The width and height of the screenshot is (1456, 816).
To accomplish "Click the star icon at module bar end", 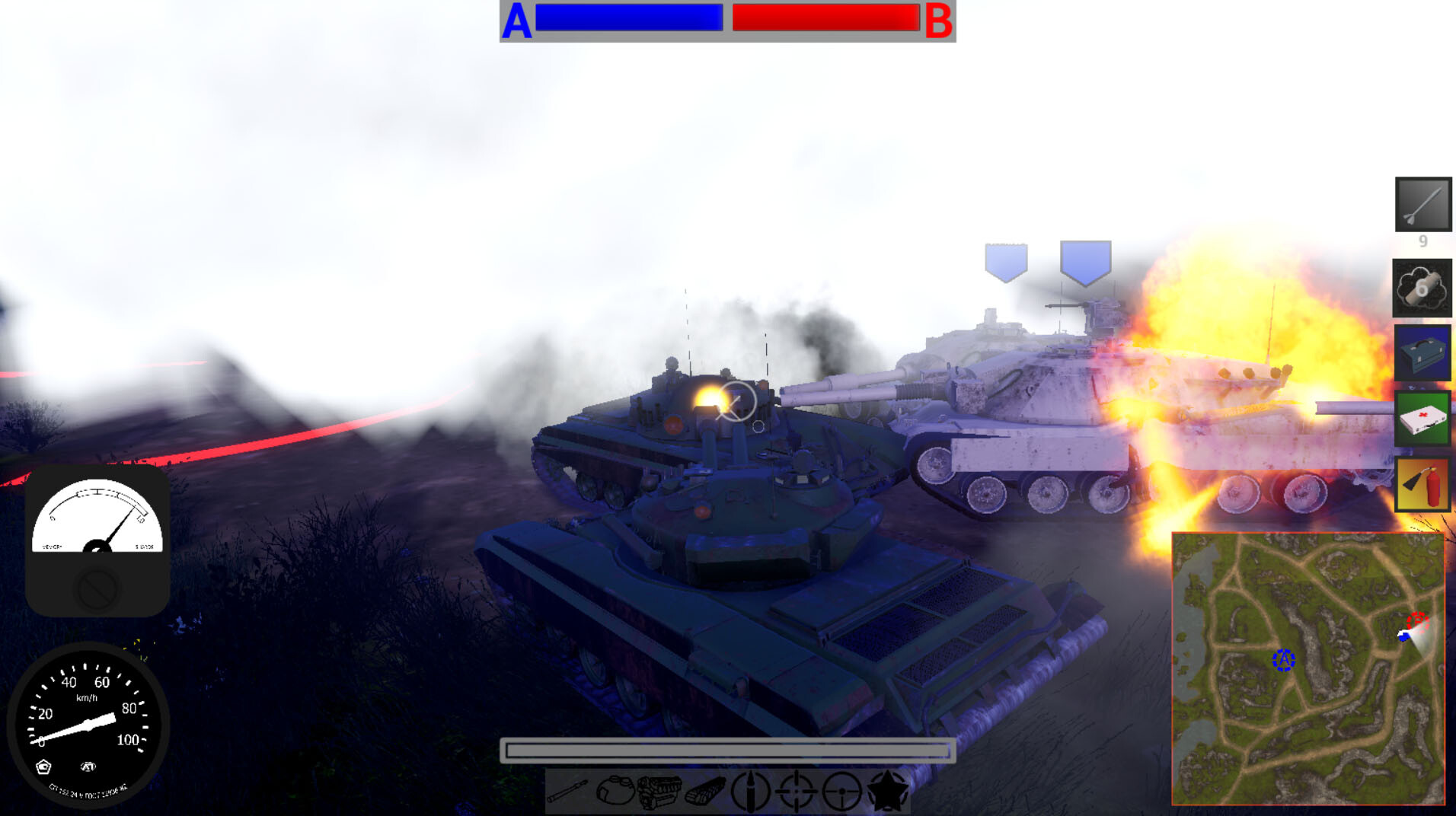I will click(x=886, y=790).
